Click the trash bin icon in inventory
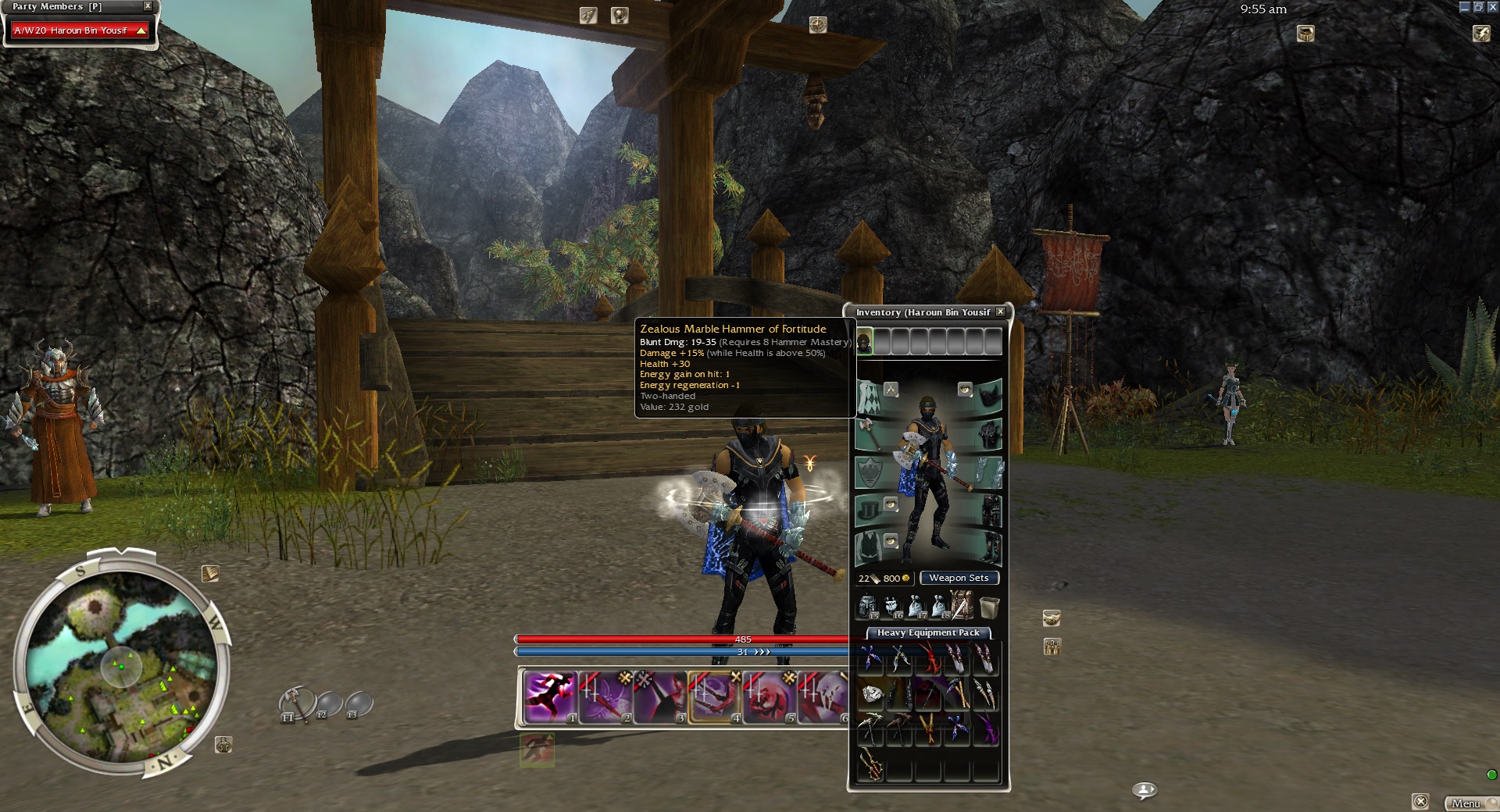 (x=988, y=606)
